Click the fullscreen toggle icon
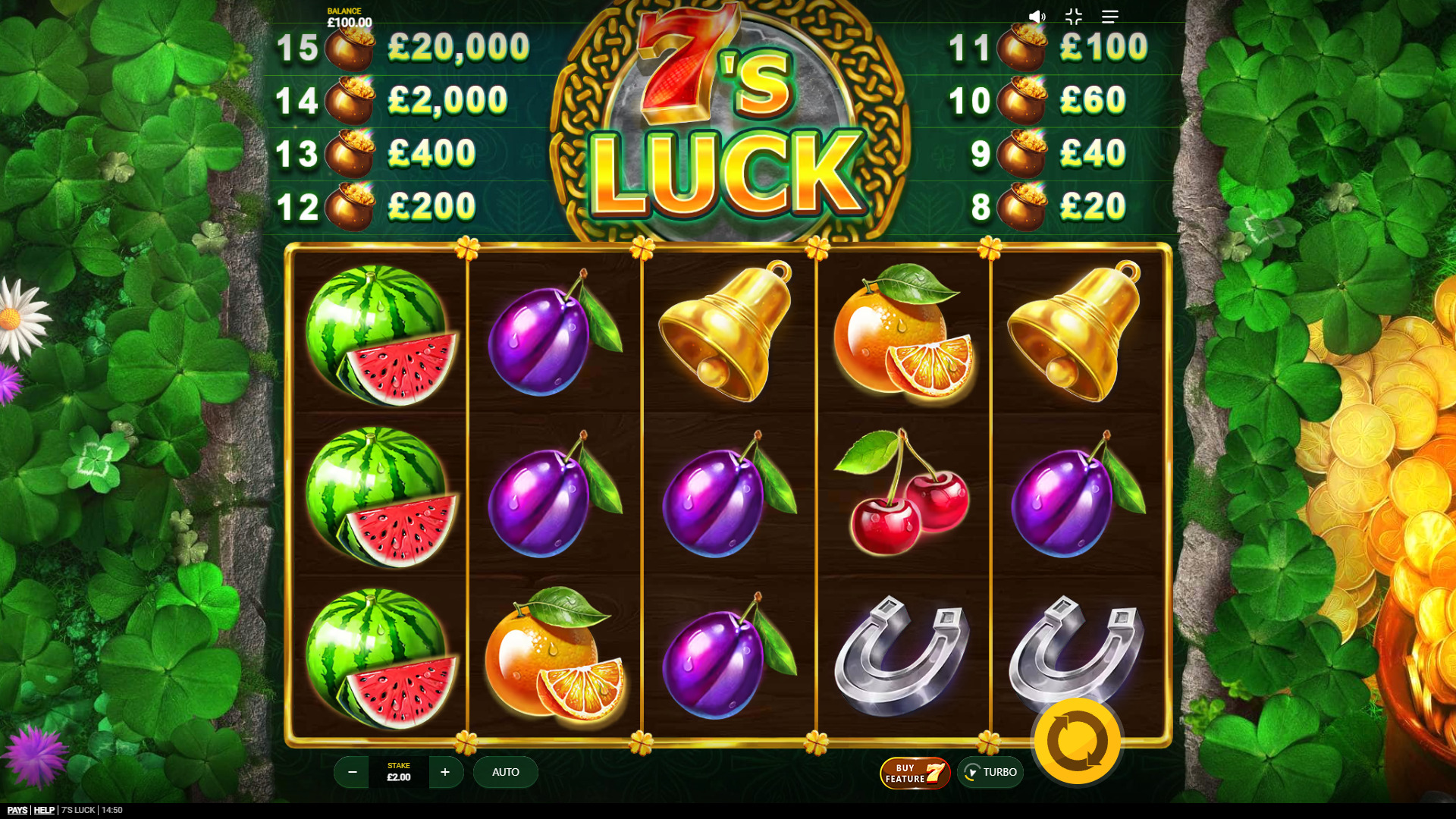Viewport: 1456px width, 819px height. pyautogui.click(x=1072, y=16)
